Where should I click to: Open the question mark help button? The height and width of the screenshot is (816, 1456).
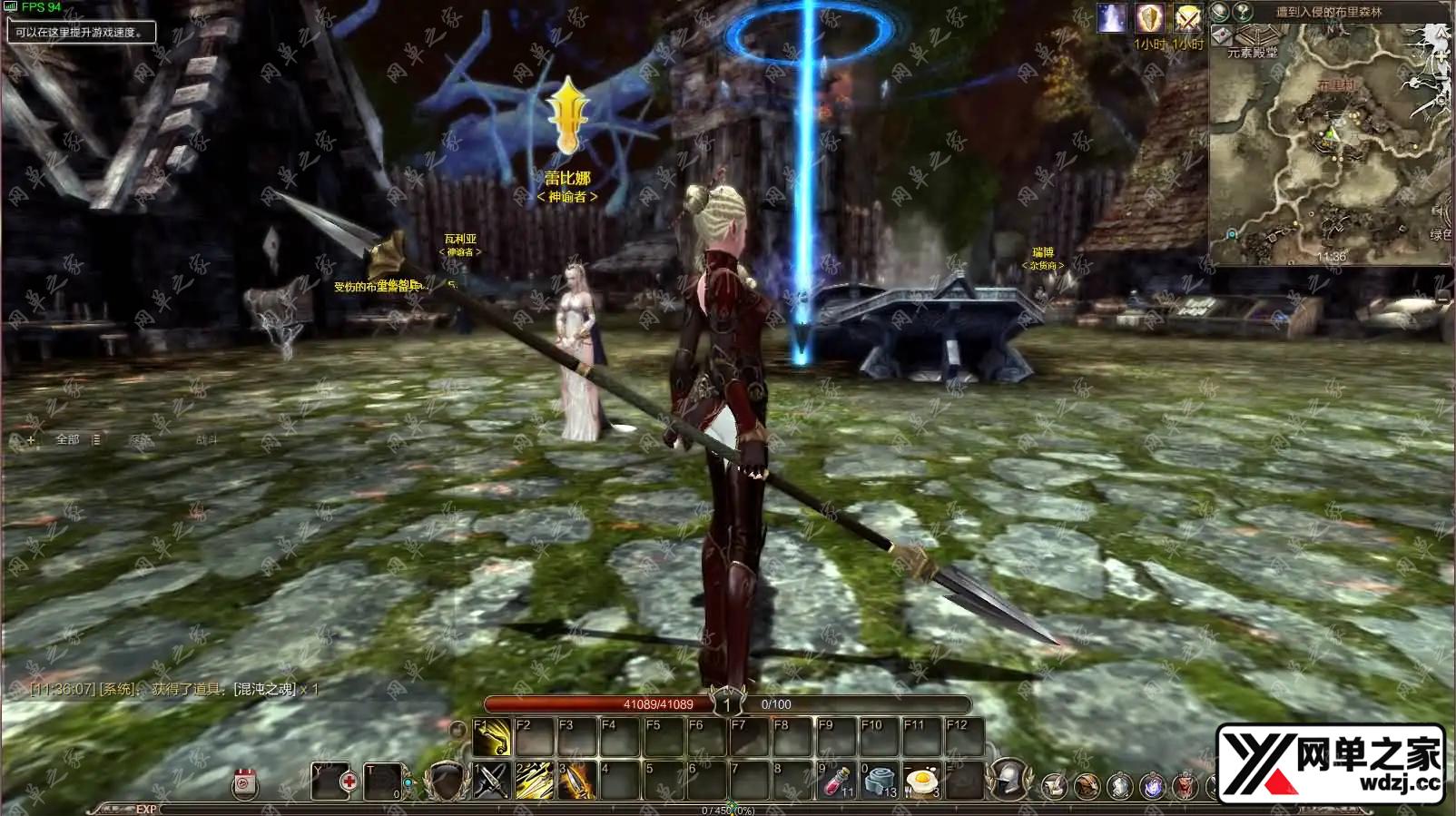tap(1243, 12)
